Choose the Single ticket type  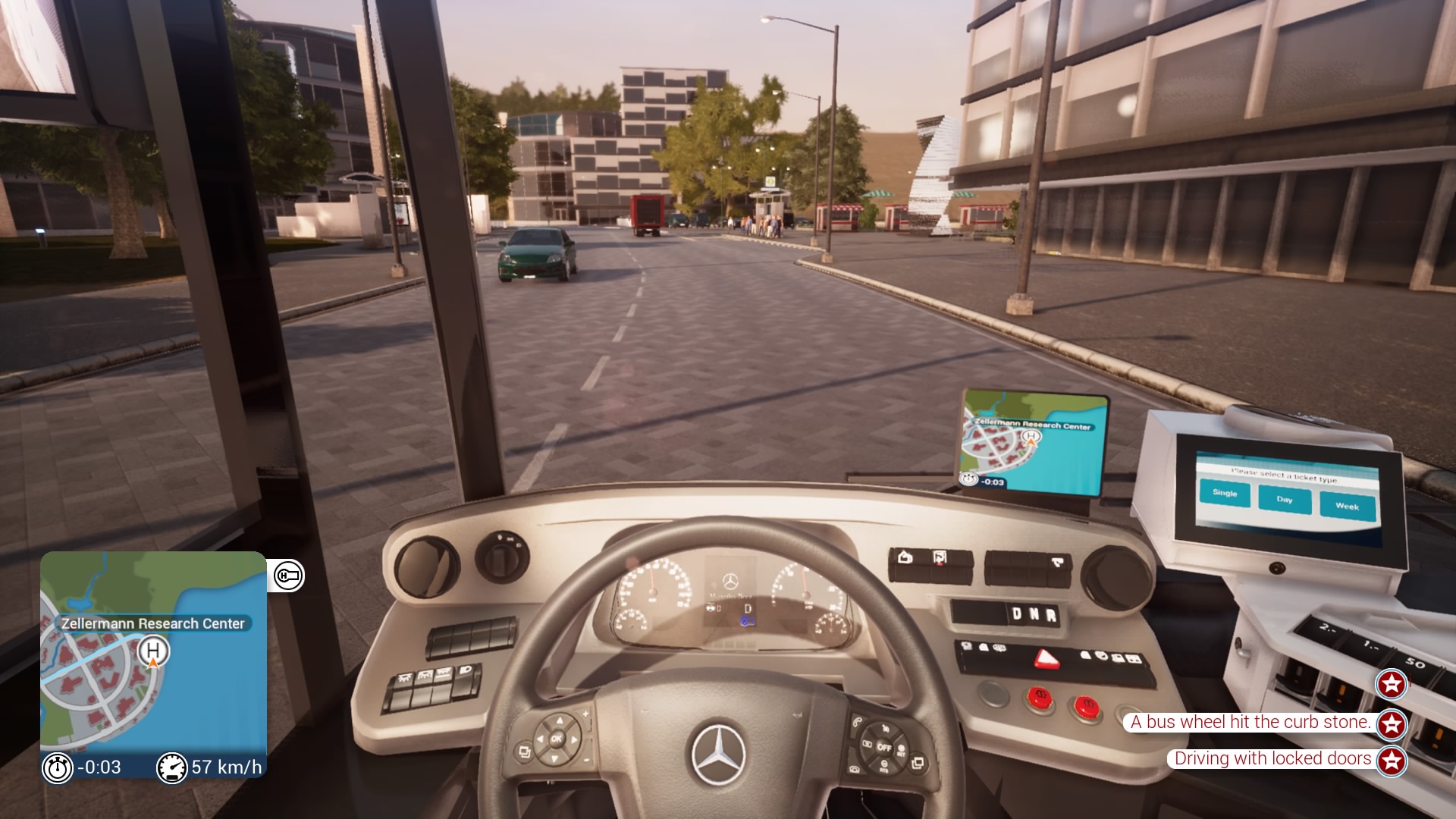(1225, 493)
